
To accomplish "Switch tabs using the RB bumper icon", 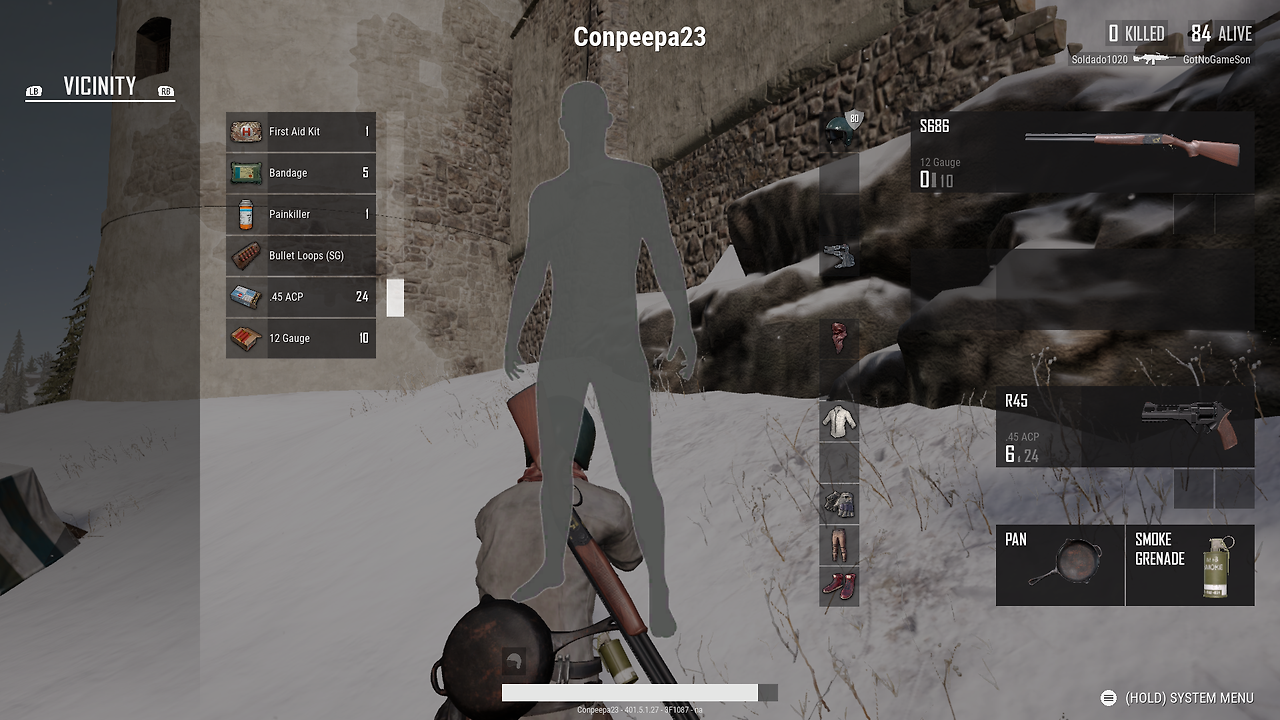I will point(165,91).
